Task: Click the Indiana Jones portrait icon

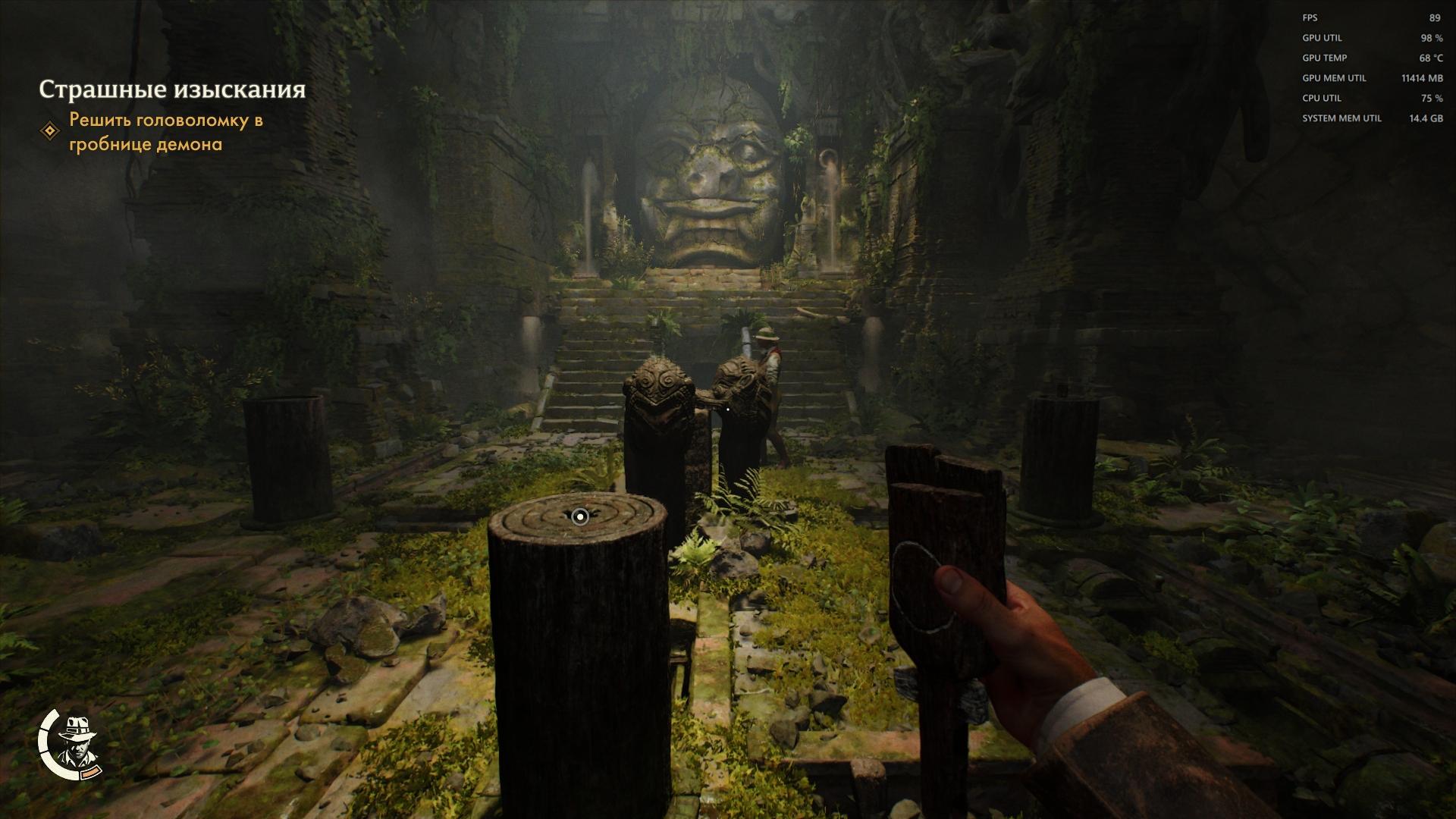Action: click(77, 742)
